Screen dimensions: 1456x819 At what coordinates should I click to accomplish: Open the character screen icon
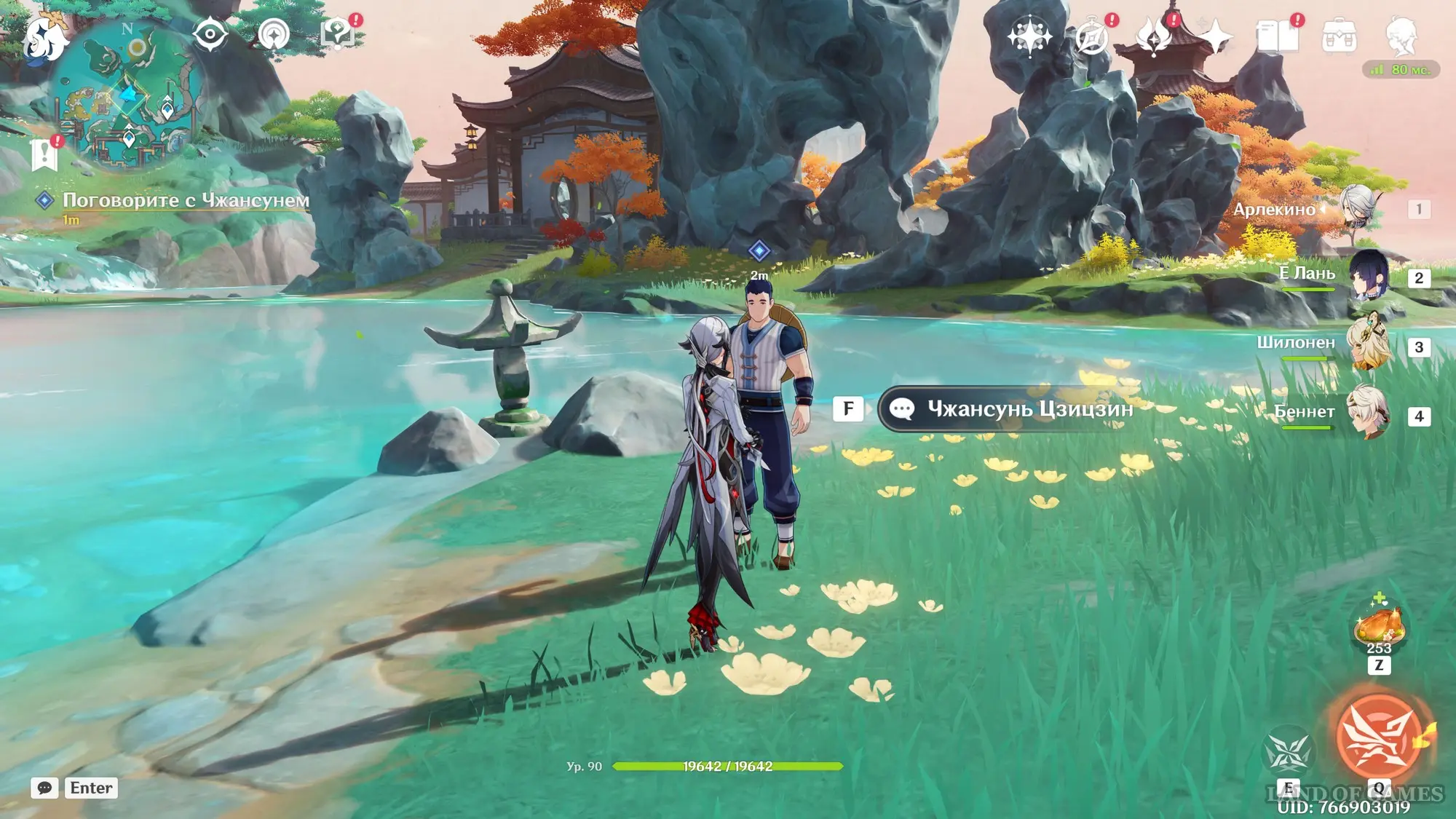[x=1401, y=36]
